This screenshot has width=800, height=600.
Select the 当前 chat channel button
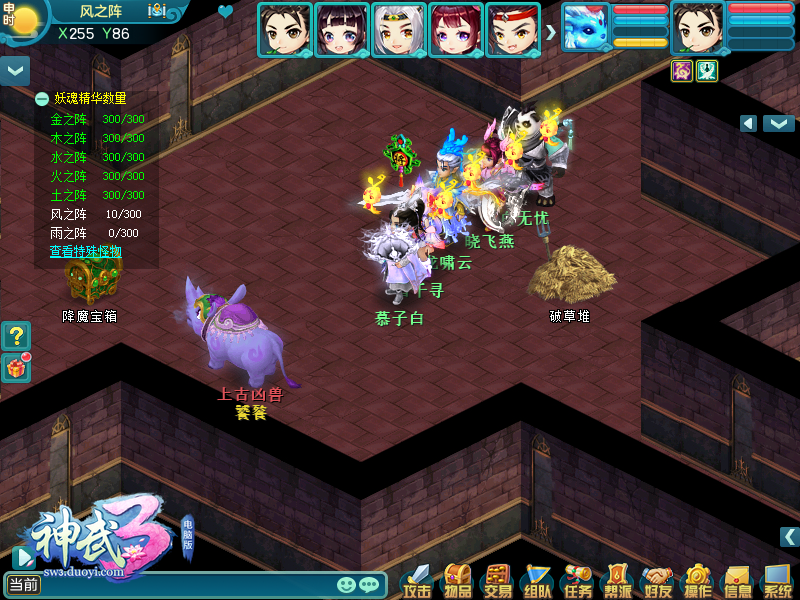tap(23, 585)
